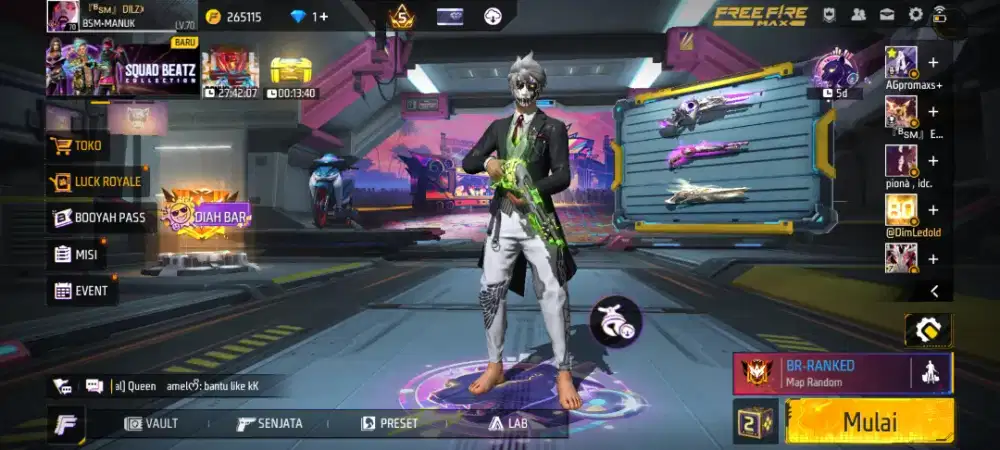Image resolution: width=1000 pixels, height=450 pixels.
Task: View the Squad Beatz Collection banner
Action: tap(122, 69)
